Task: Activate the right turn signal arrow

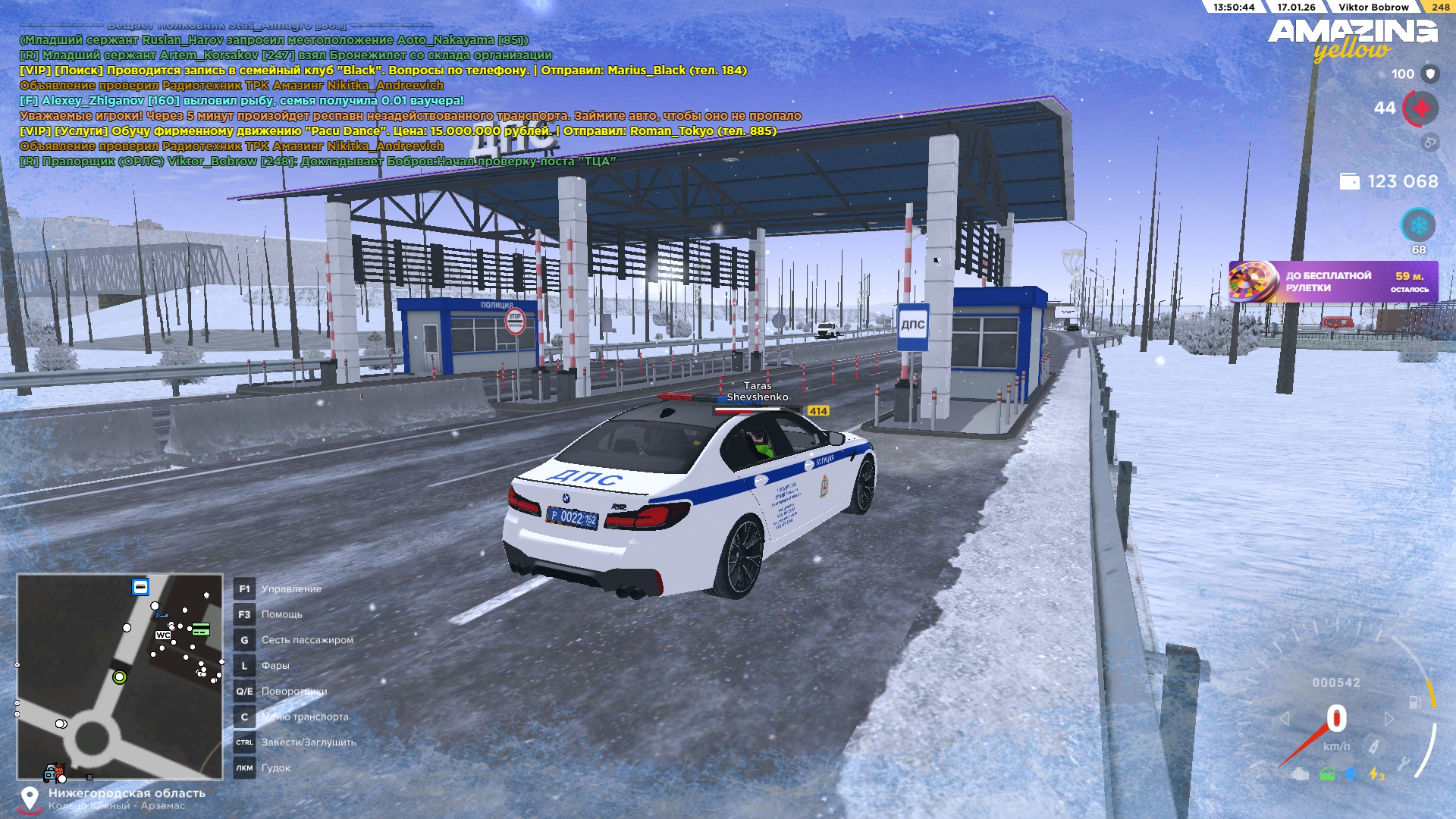Action: (1389, 718)
